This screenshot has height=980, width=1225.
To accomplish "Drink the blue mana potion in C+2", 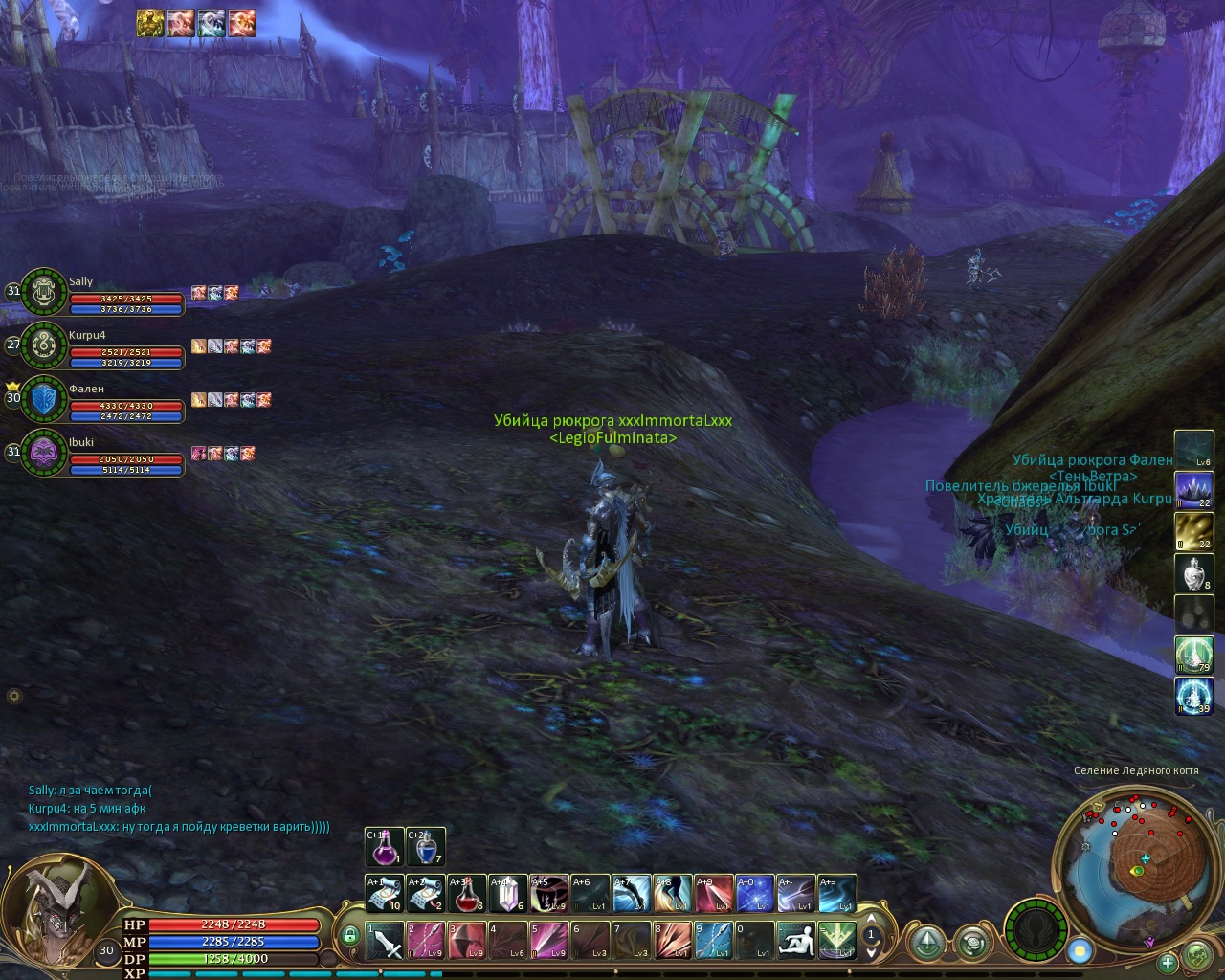I will pos(426,847).
